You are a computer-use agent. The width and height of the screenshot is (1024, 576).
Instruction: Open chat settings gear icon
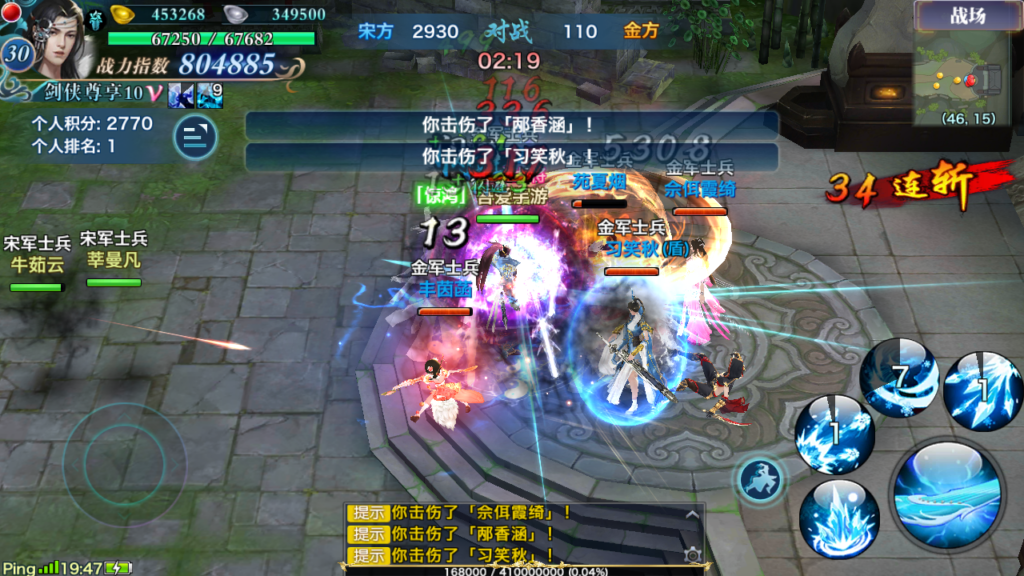point(690,553)
